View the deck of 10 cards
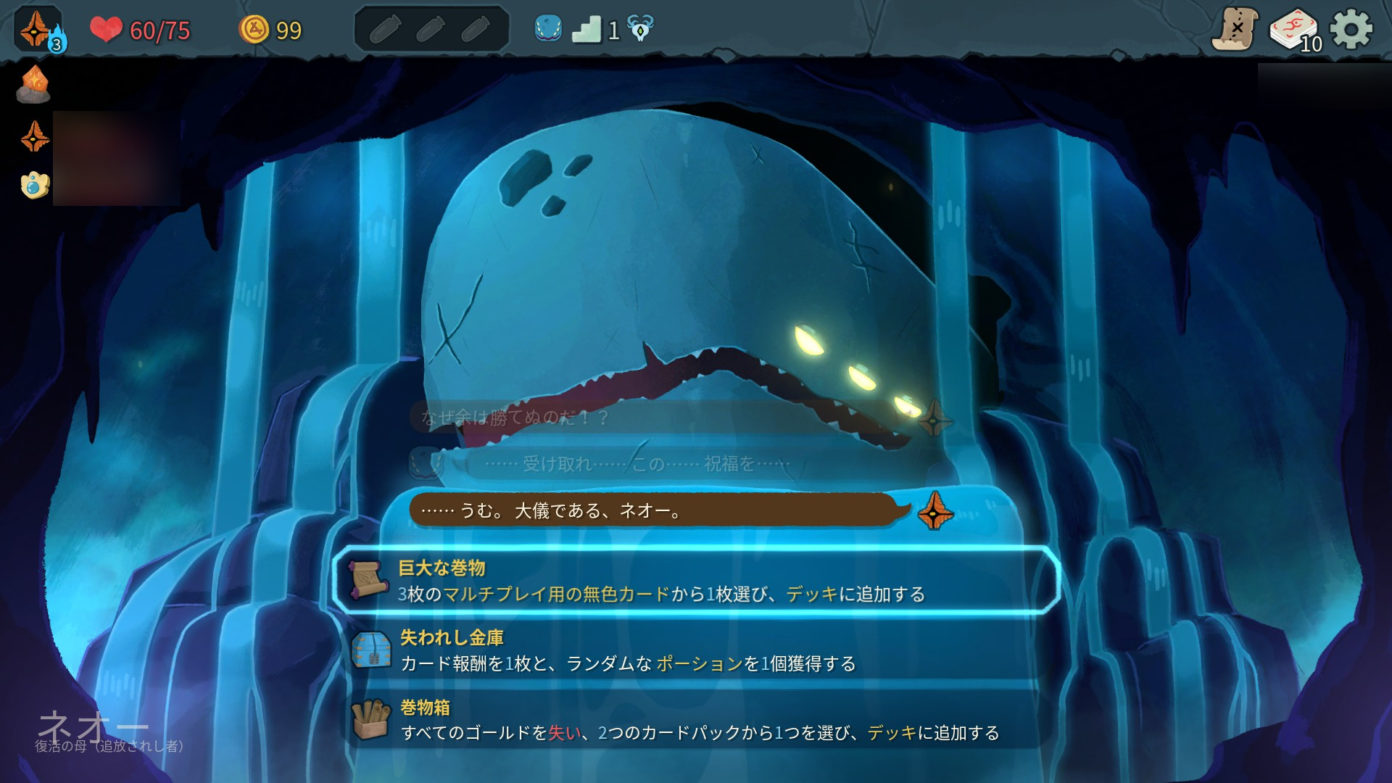Image resolution: width=1392 pixels, height=783 pixels. 1294,30
